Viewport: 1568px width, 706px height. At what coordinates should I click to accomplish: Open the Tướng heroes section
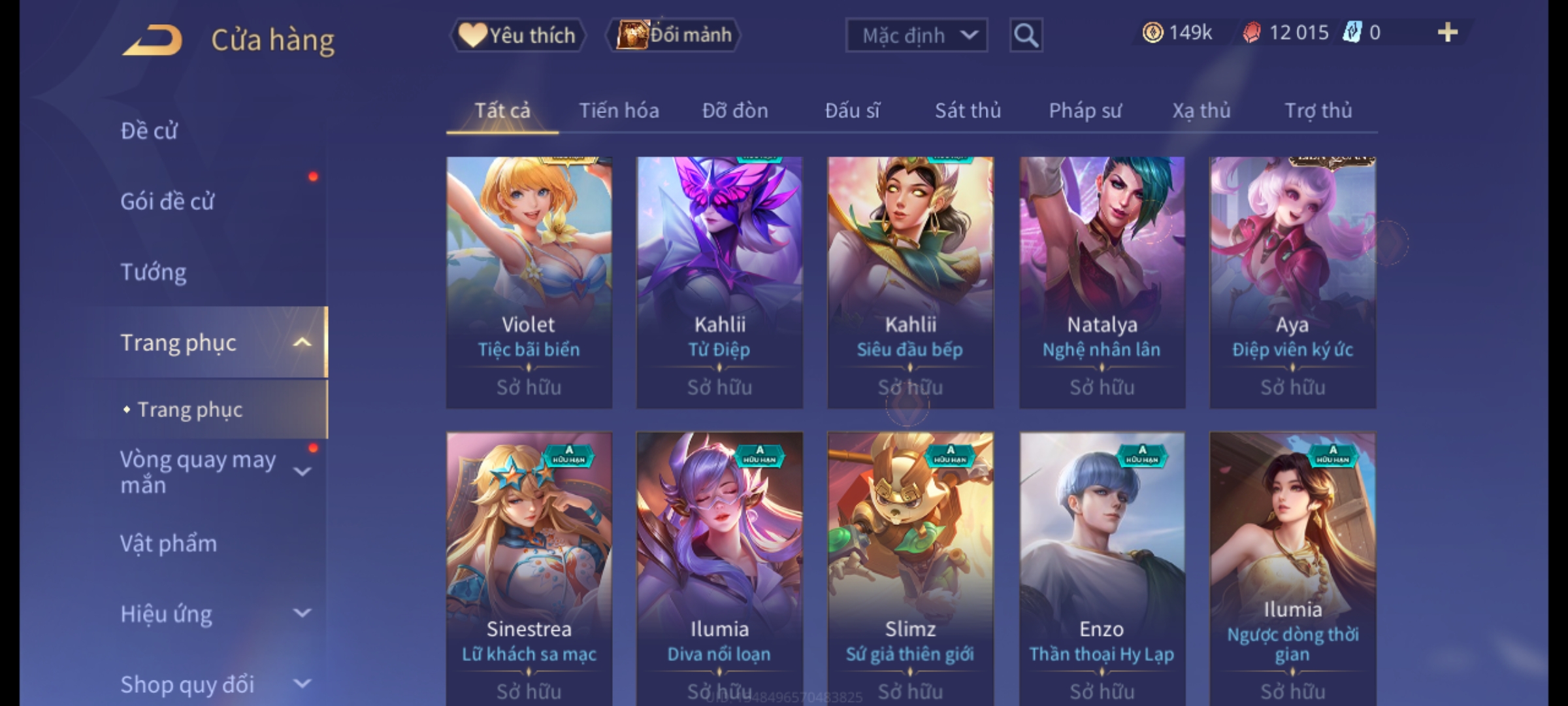[x=154, y=272]
